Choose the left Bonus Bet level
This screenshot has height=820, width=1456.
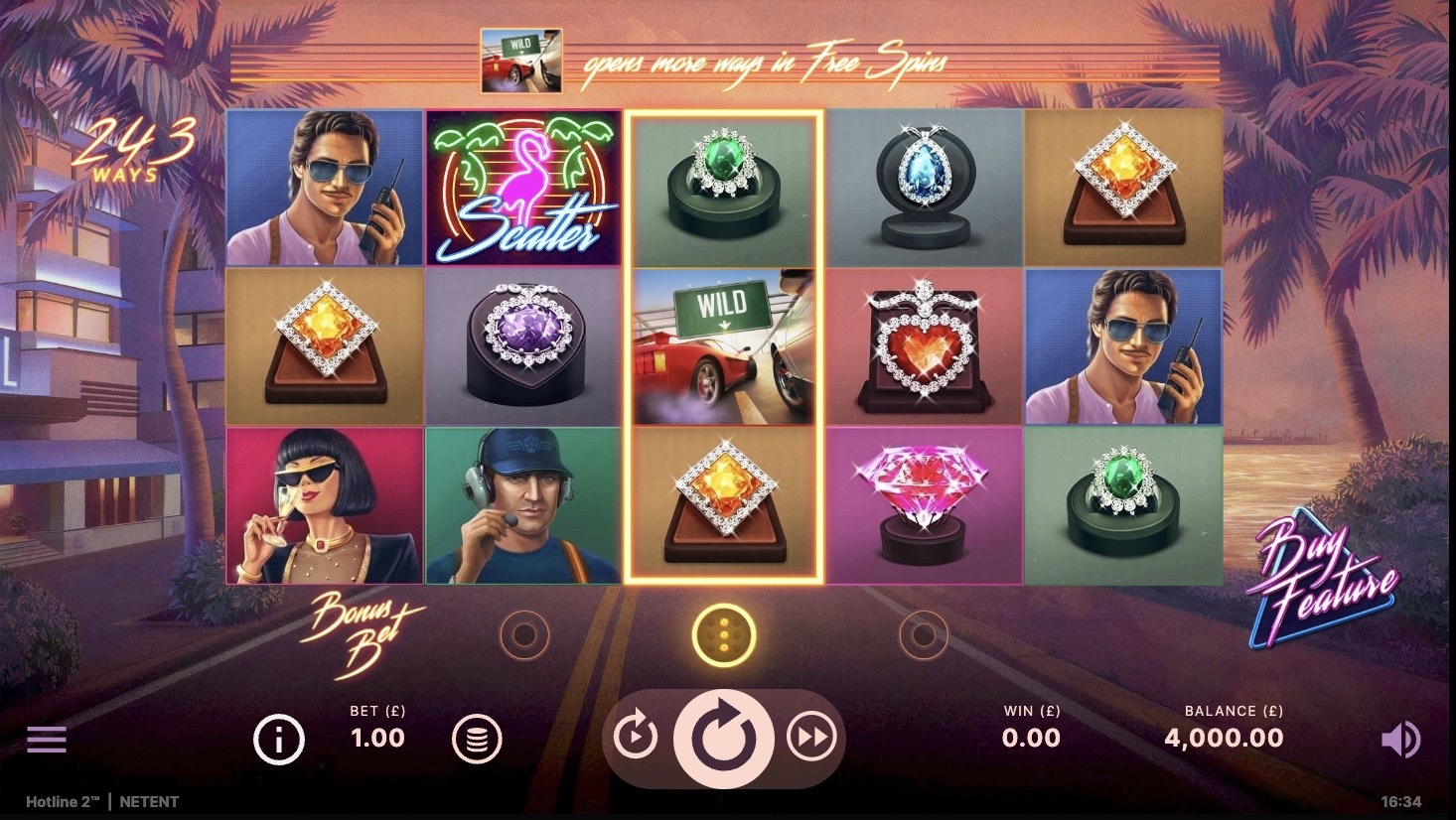click(524, 634)
